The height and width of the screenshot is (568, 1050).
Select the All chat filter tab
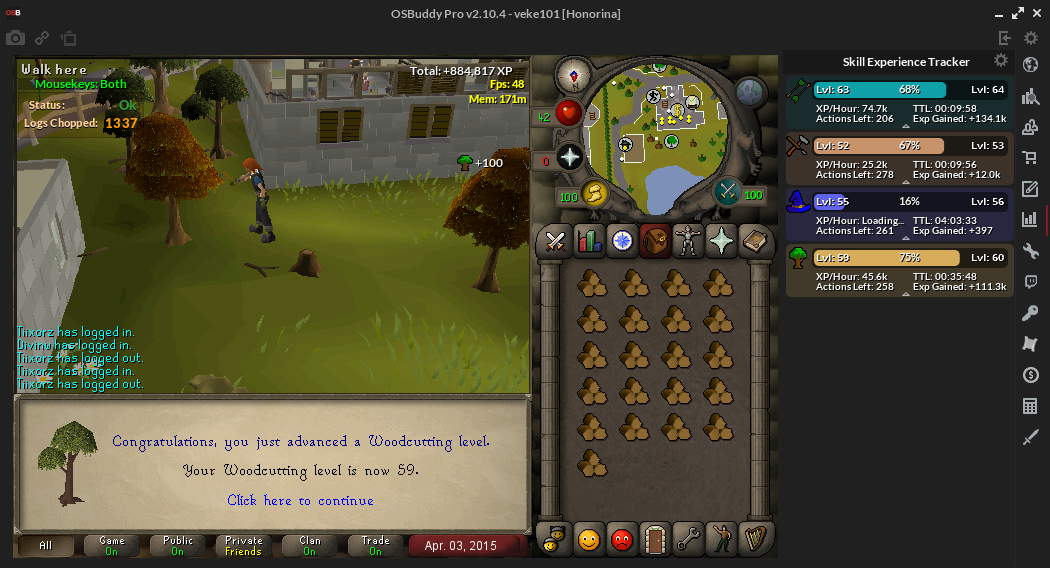point(46,546)
